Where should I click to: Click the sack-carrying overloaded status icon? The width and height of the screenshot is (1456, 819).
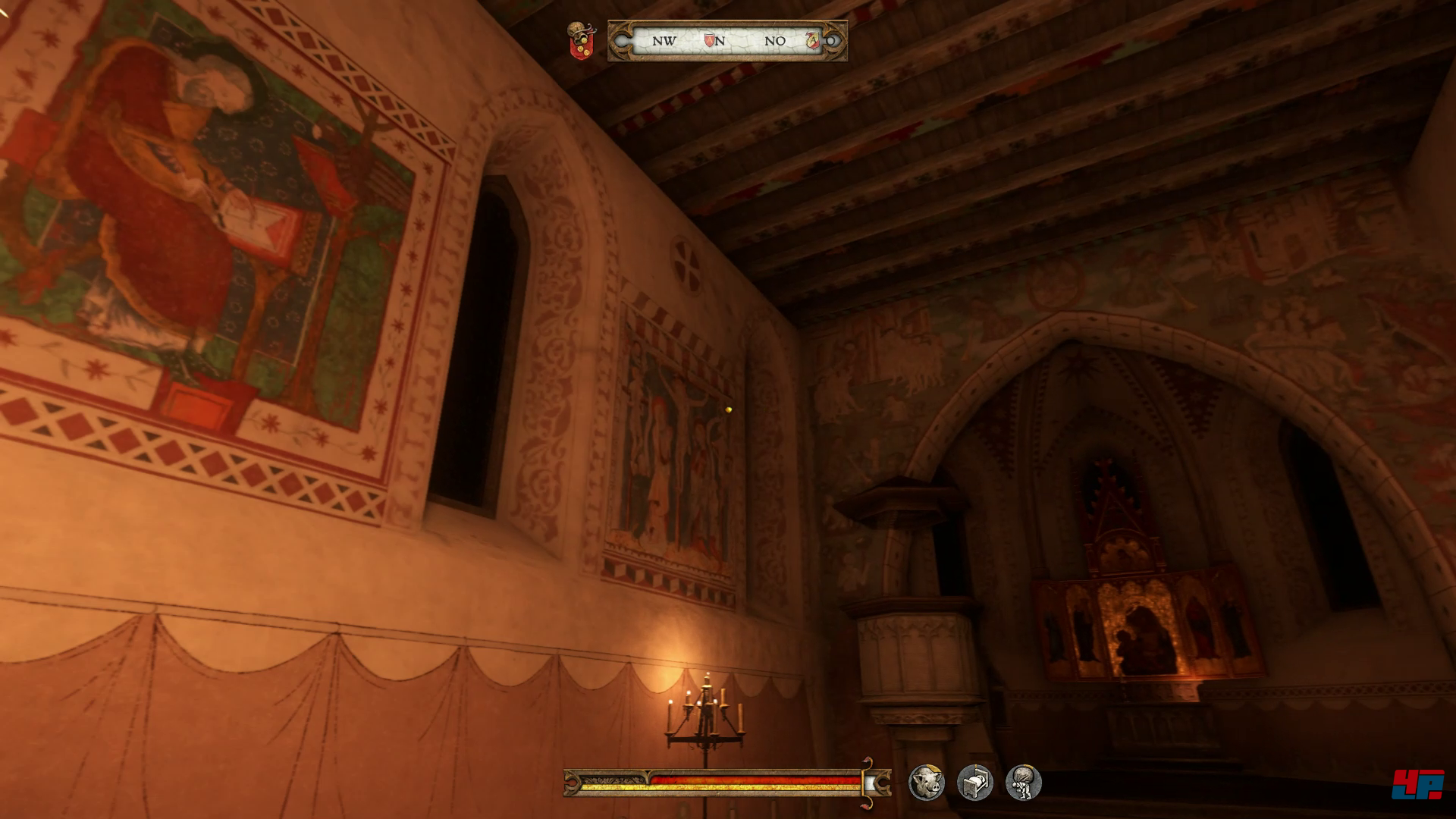[1023, 782]
